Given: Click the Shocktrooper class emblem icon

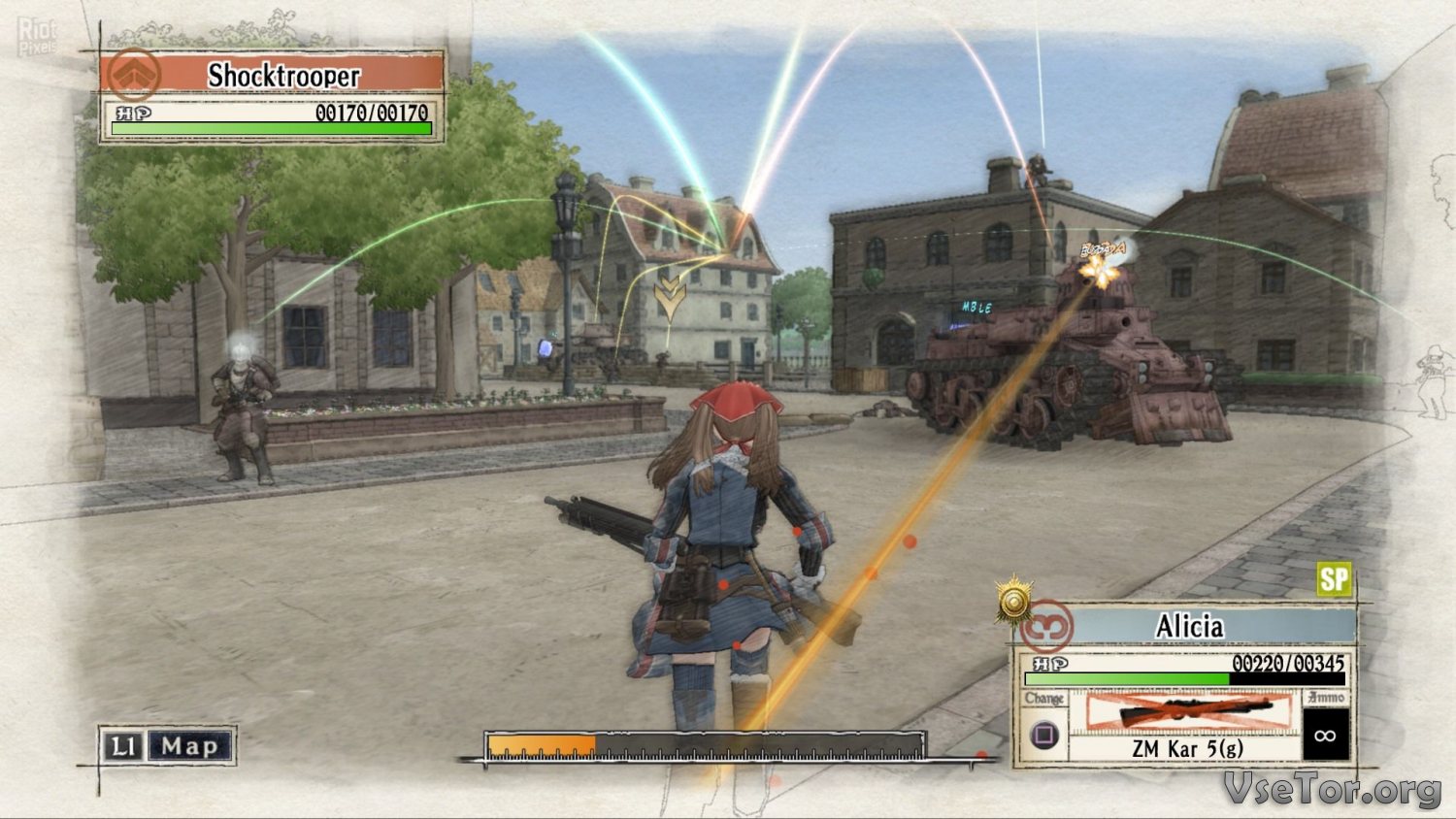Looking at the screenshot, I should click(134, 73).
